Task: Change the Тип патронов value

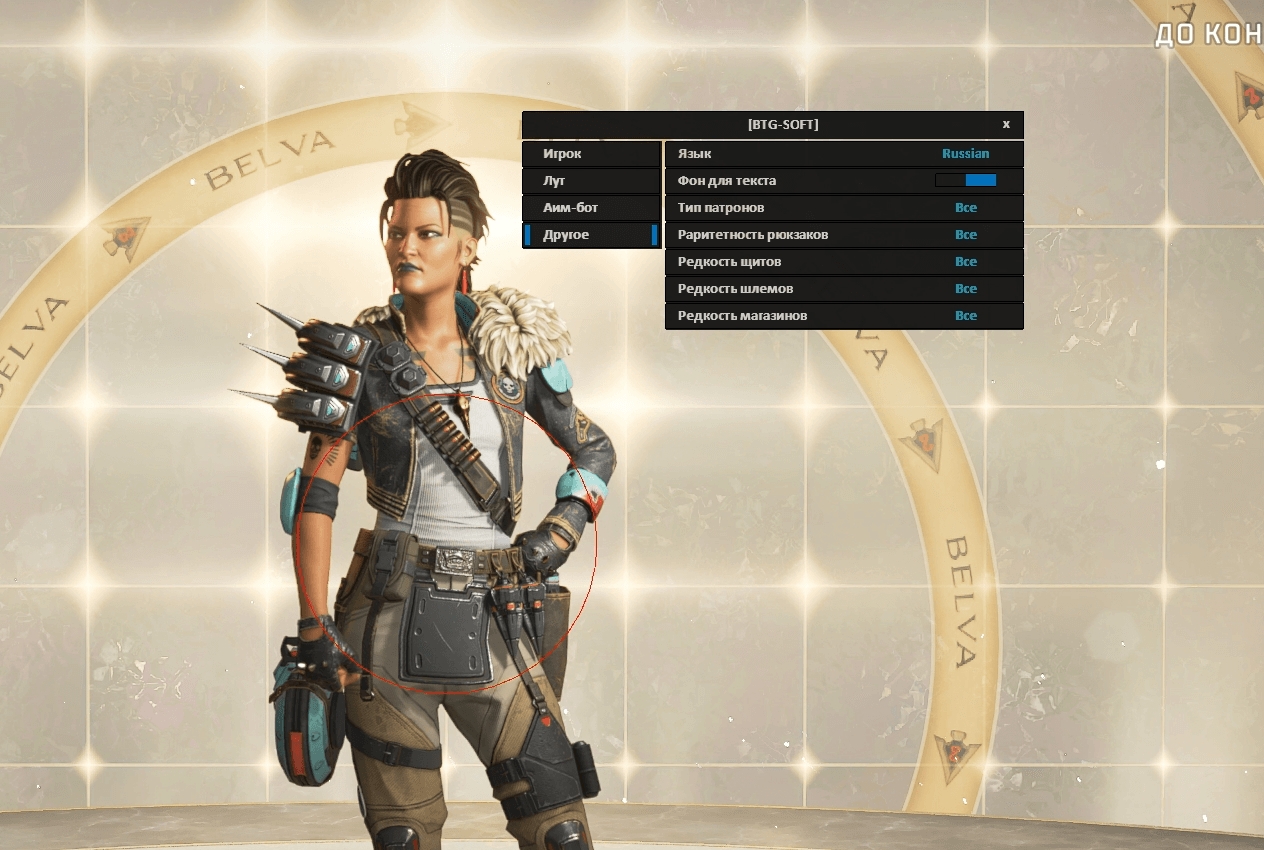Action: (x=965, y=208)
